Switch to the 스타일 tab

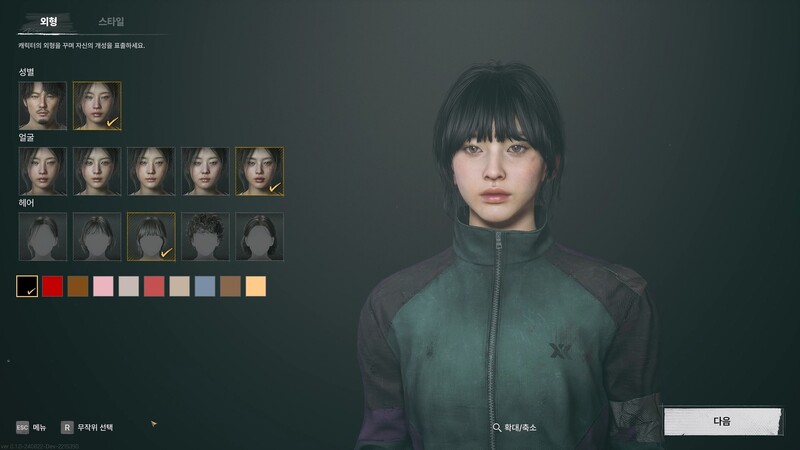coord(111,21)
